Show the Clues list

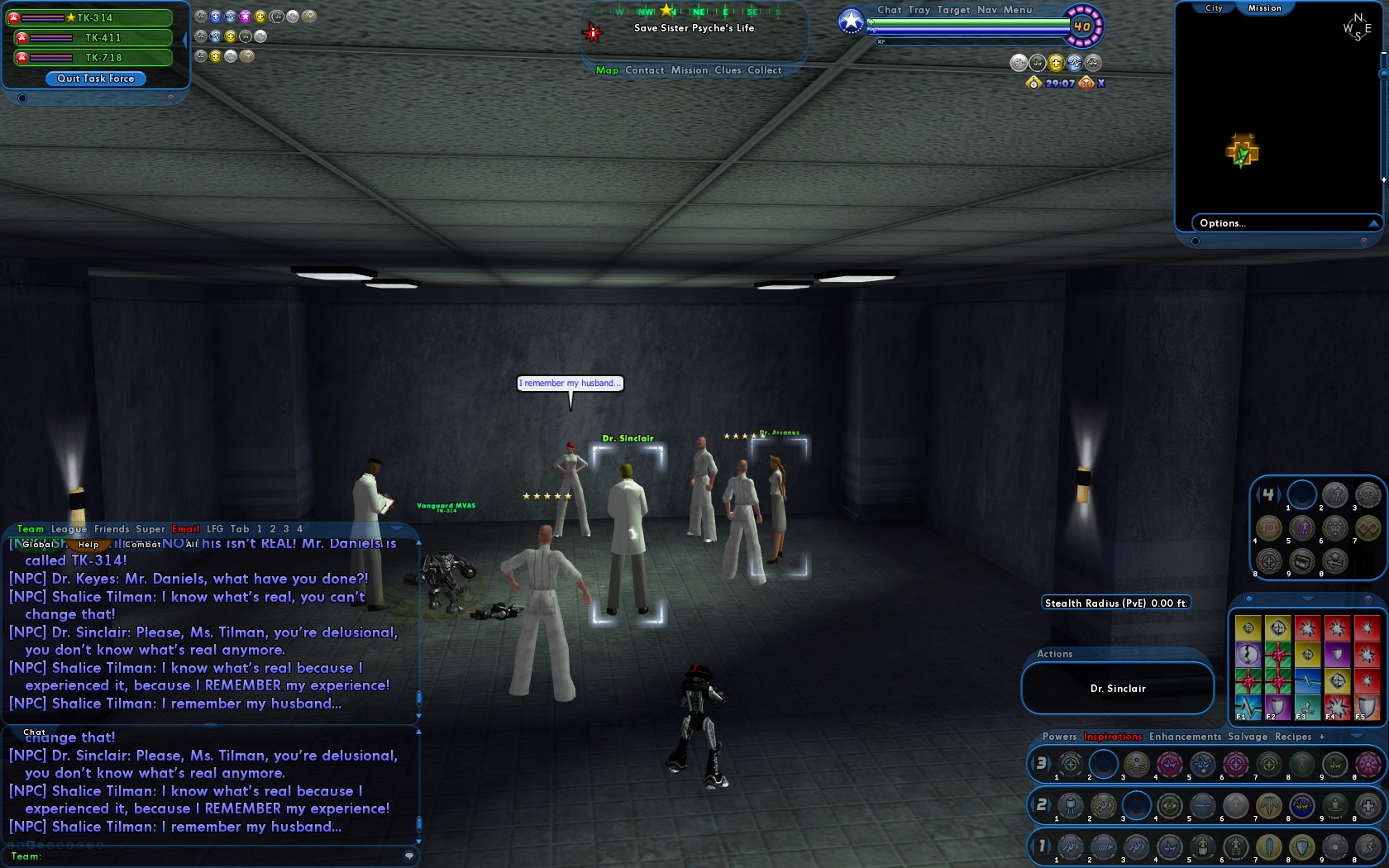click(728, 70)
